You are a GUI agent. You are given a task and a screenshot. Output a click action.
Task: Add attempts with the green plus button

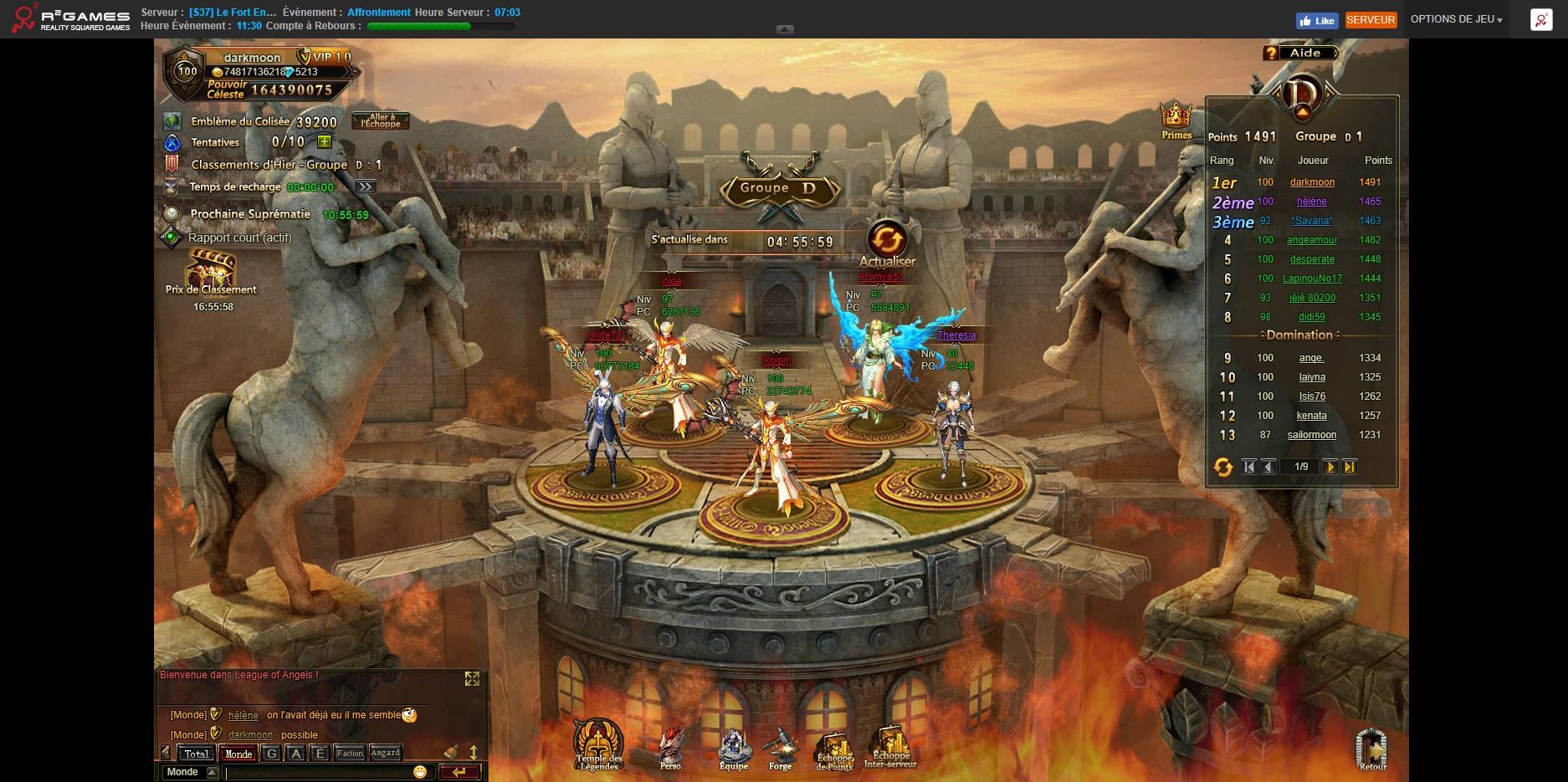pyautogui.click(x=325, y=142)
